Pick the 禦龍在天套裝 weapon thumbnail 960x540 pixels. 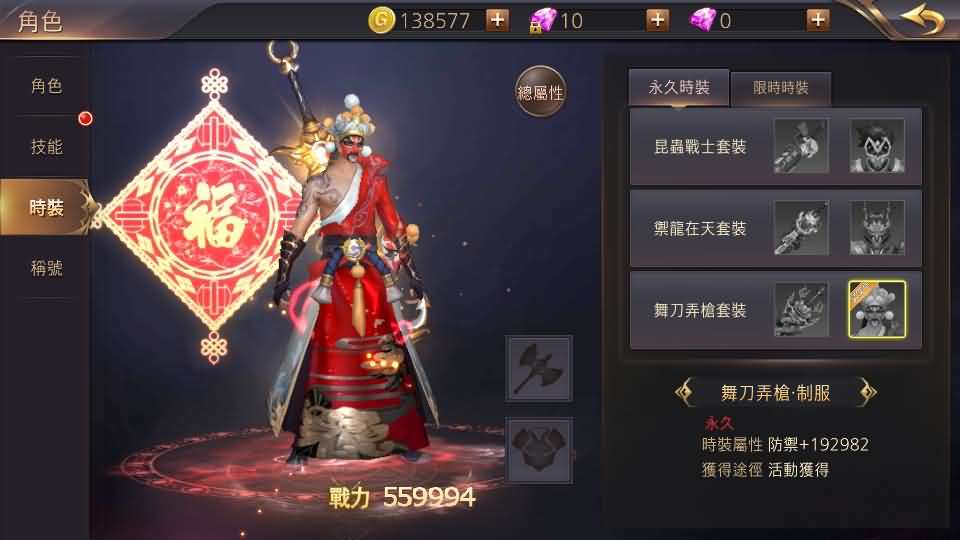coord(801,228)
